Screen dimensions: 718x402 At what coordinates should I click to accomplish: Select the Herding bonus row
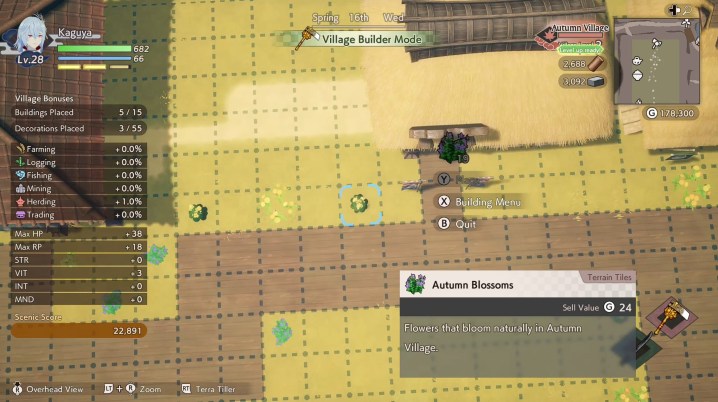78,201
